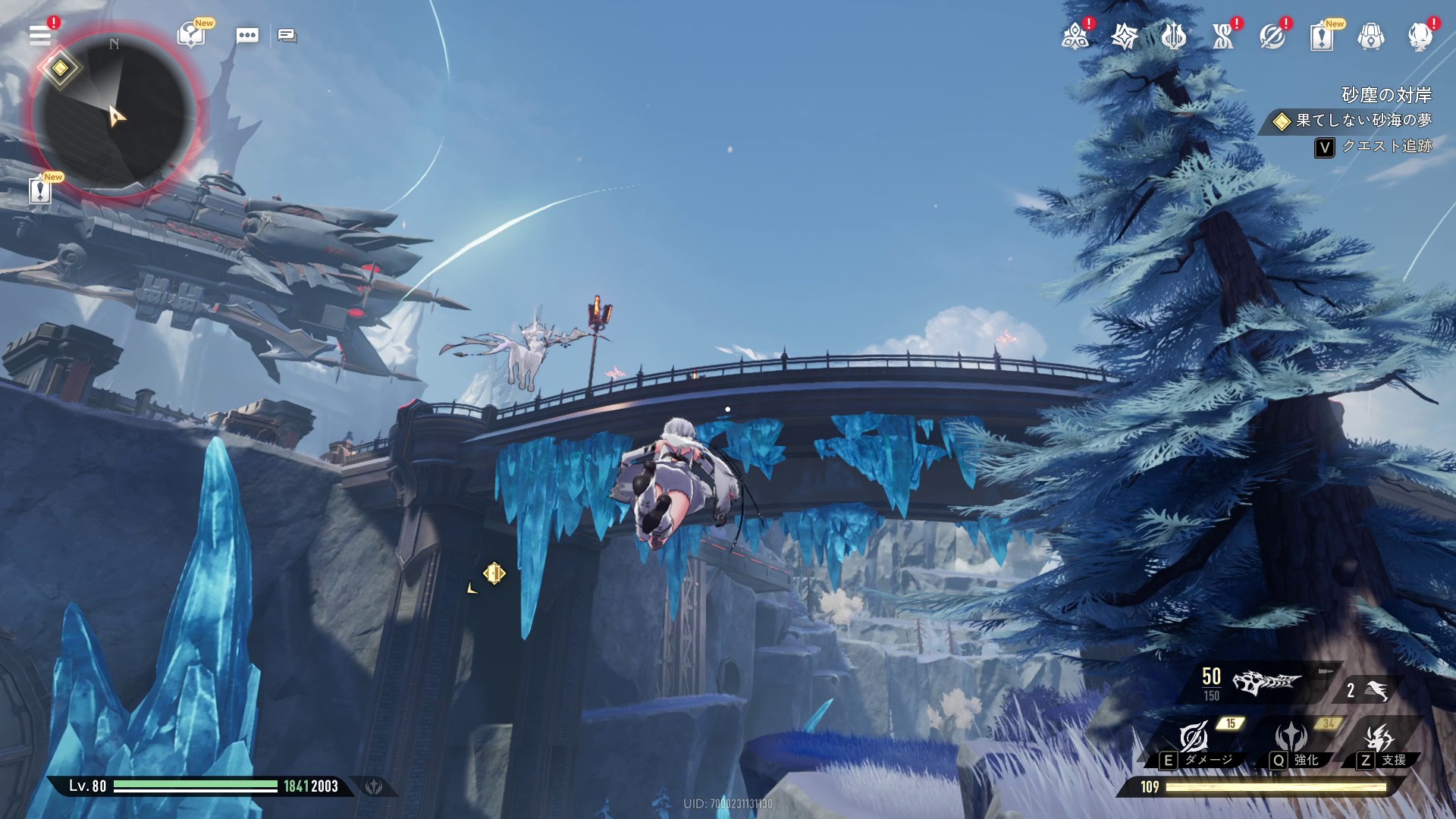Open the circular minimap
Viewport: 1456px width, 819px height.
pyautogui.click(x=114, y=114)
